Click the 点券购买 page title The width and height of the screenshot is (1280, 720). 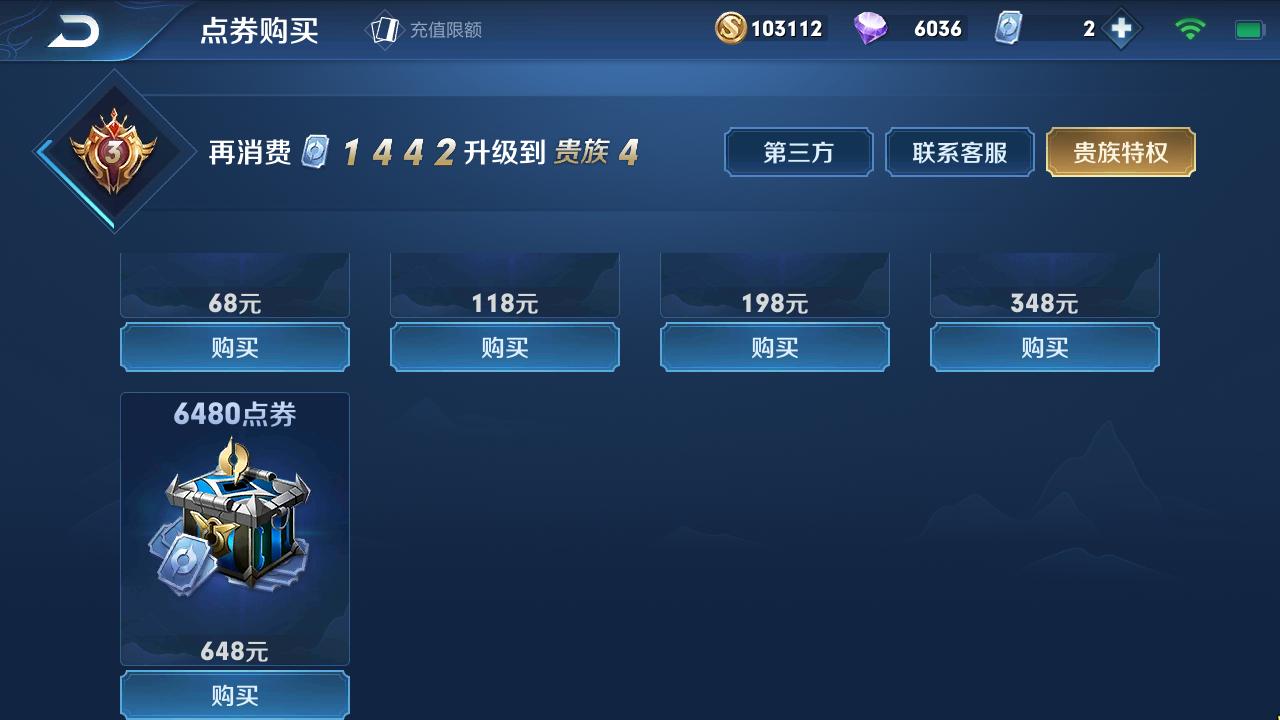point(259,30)
